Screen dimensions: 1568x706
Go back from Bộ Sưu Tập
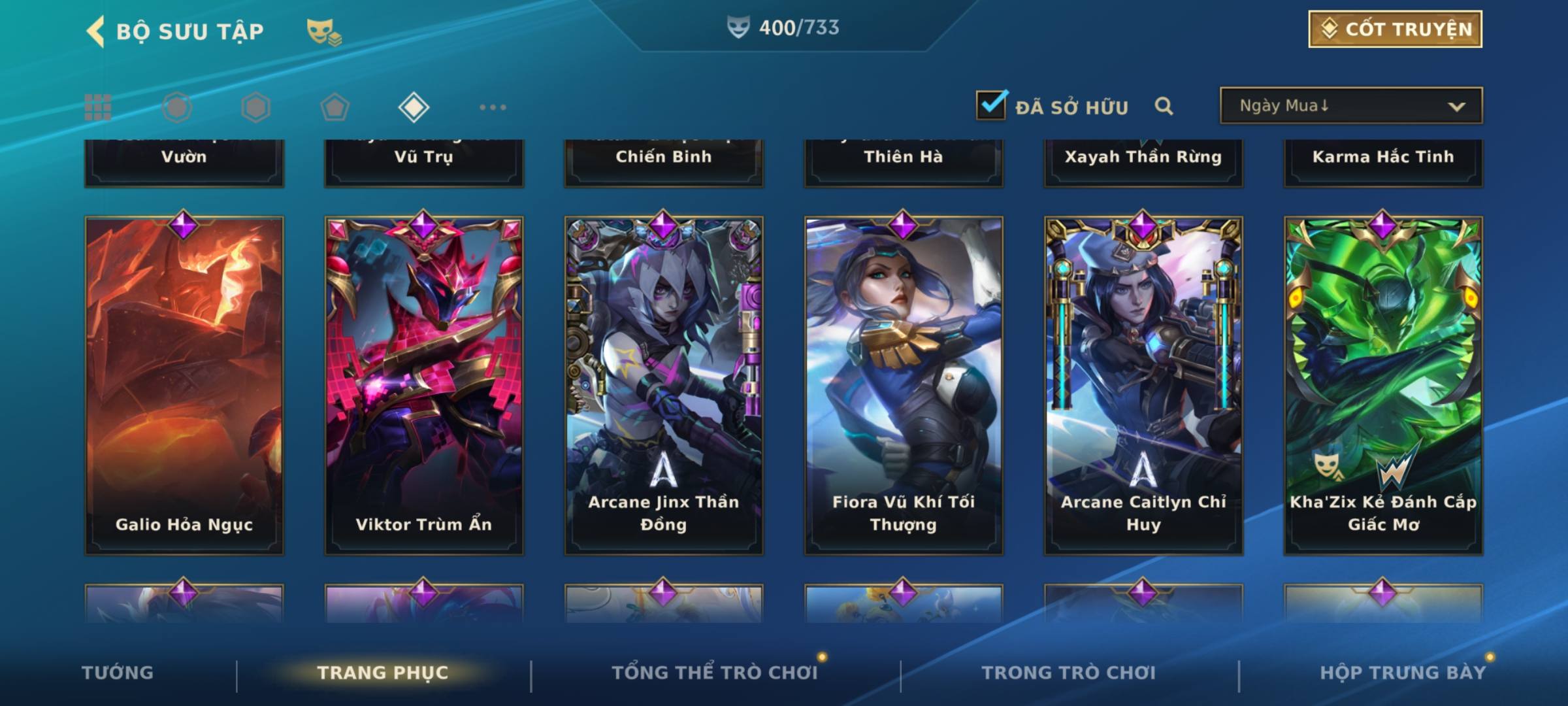[95, 31]
